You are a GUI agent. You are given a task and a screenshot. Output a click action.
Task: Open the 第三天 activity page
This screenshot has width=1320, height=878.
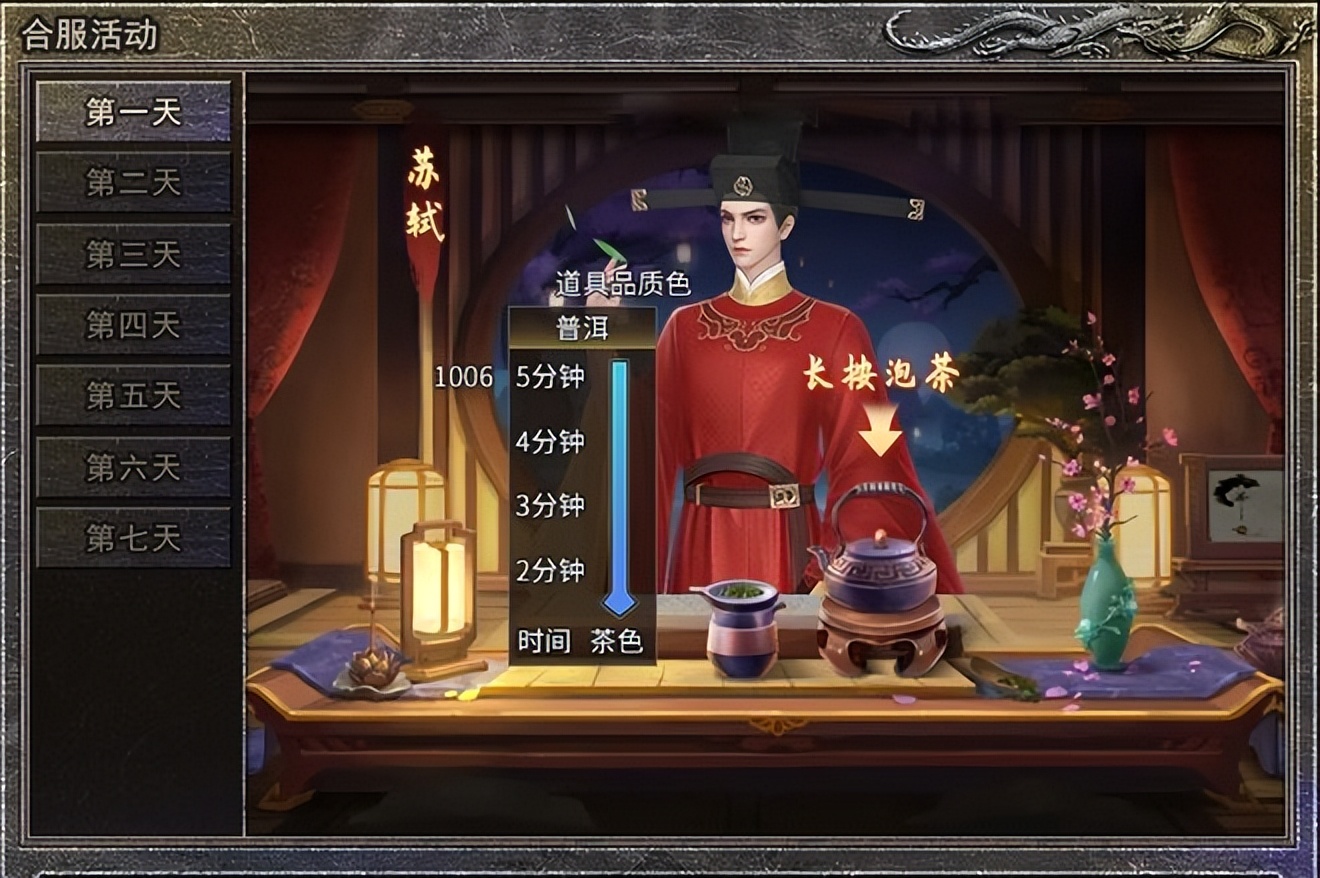pyautogui.click(x=131, y=254)
